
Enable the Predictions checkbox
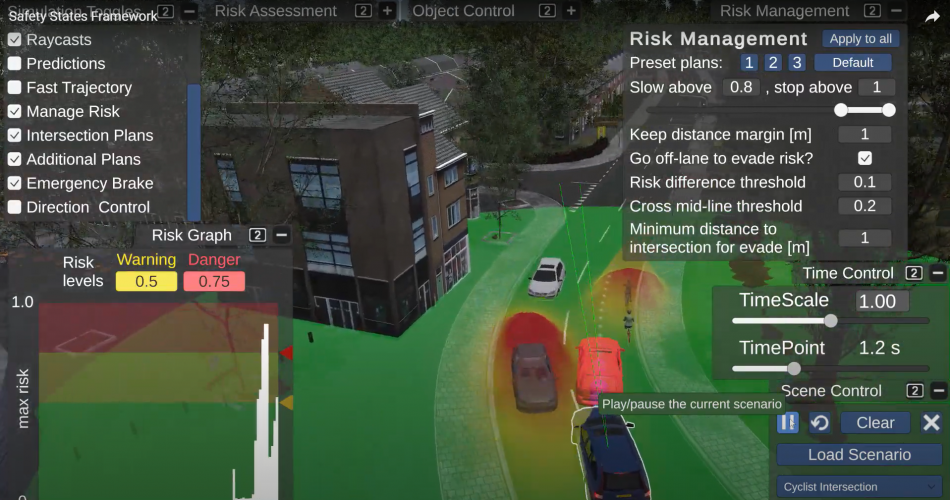pyautogui.click(x=15, y=64)
